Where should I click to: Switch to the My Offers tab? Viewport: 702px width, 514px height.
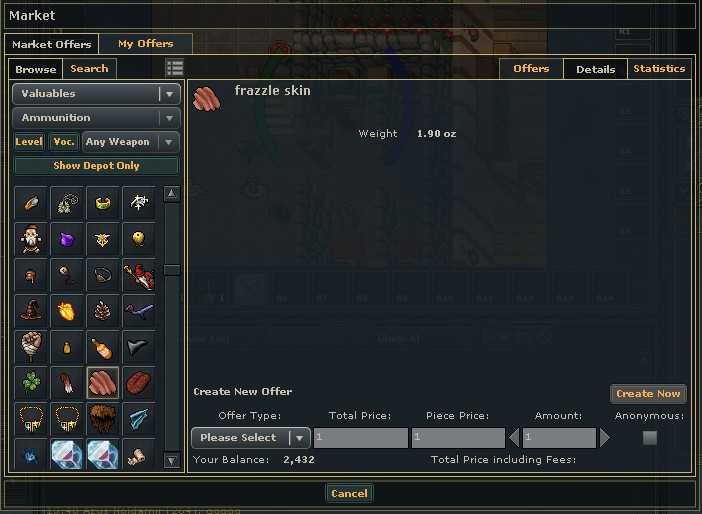[x=145, y=44]
